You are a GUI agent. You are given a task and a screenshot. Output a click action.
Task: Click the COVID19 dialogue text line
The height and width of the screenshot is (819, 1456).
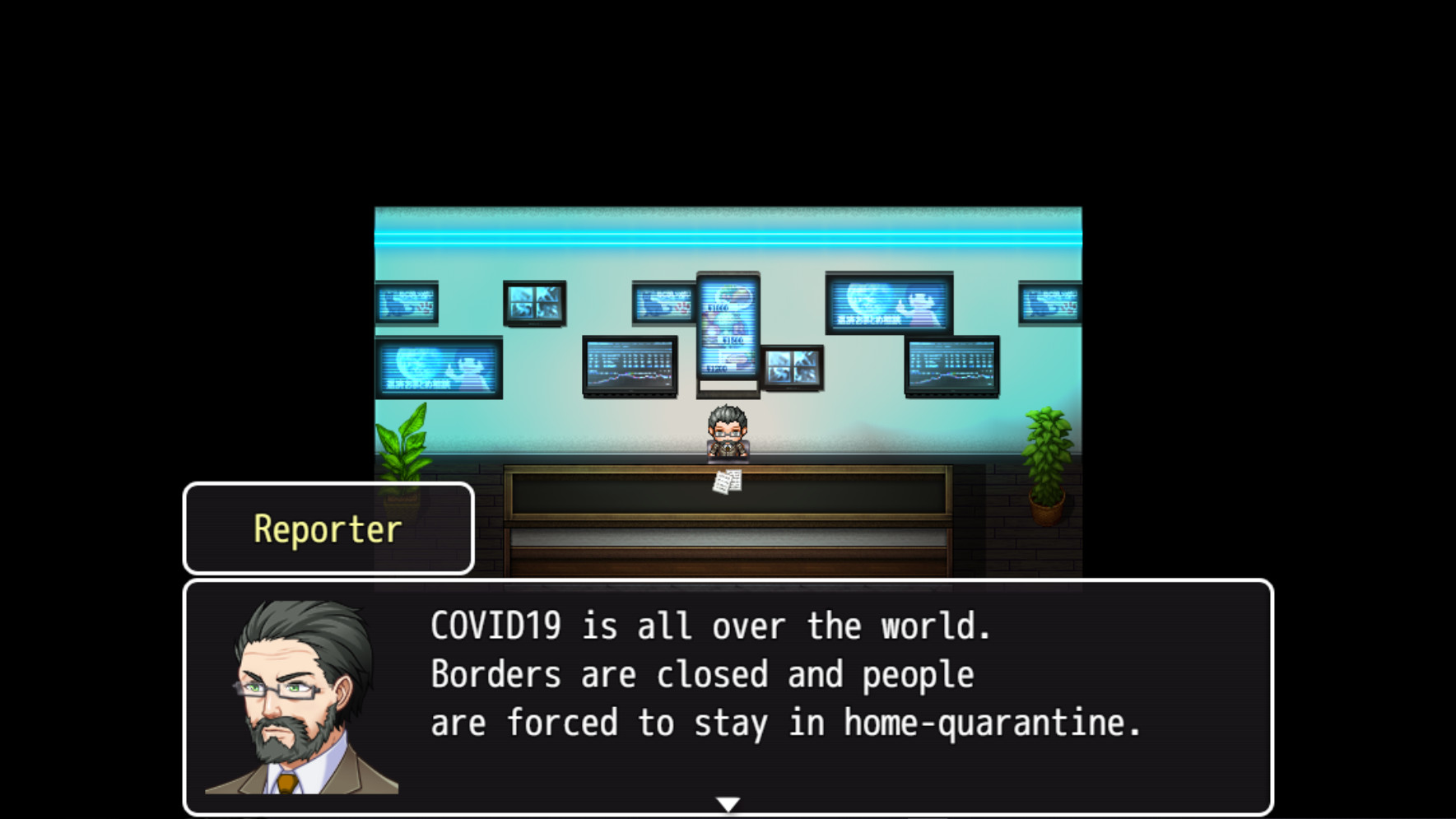click(x=709, y=626)
